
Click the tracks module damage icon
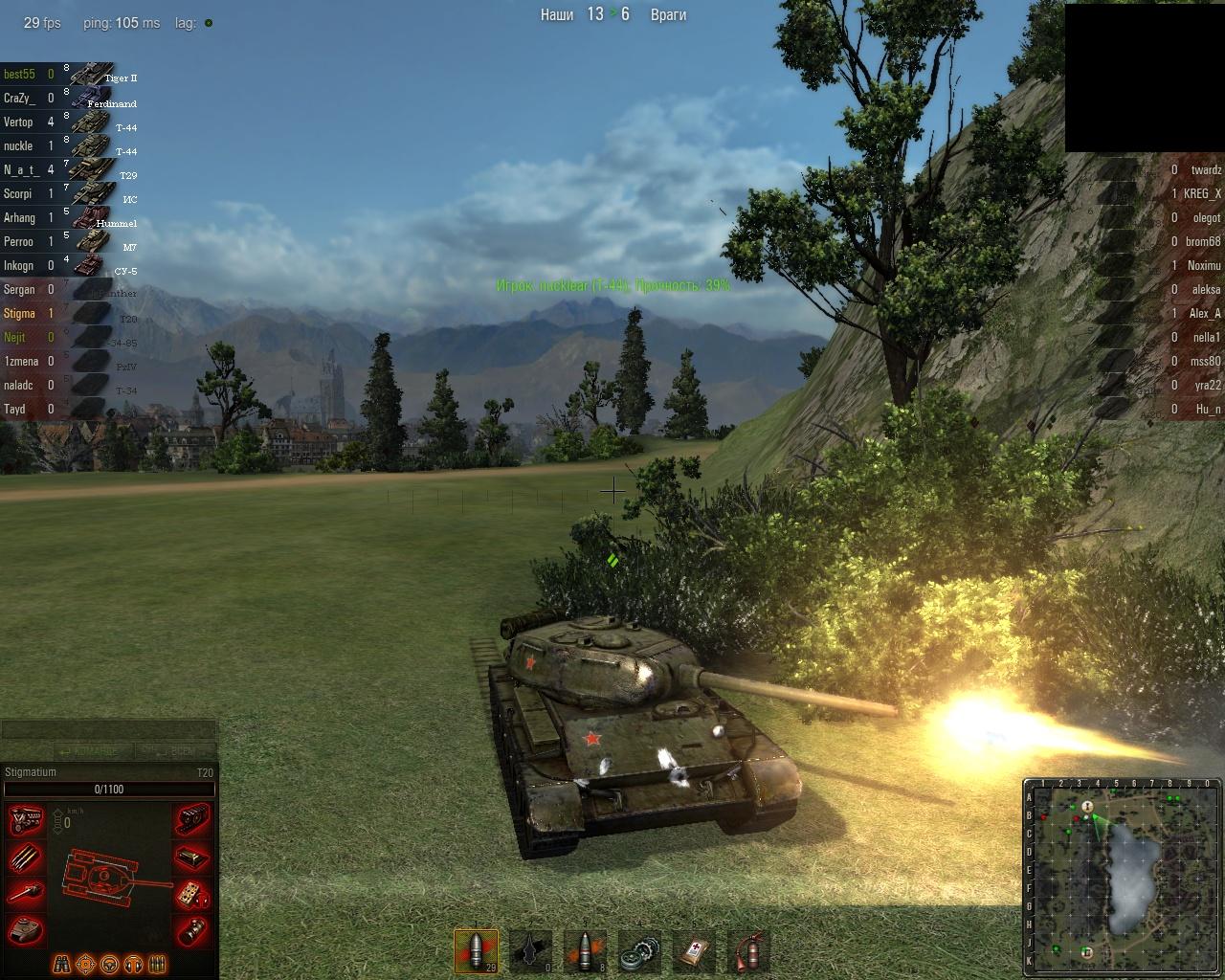point(192,822)
